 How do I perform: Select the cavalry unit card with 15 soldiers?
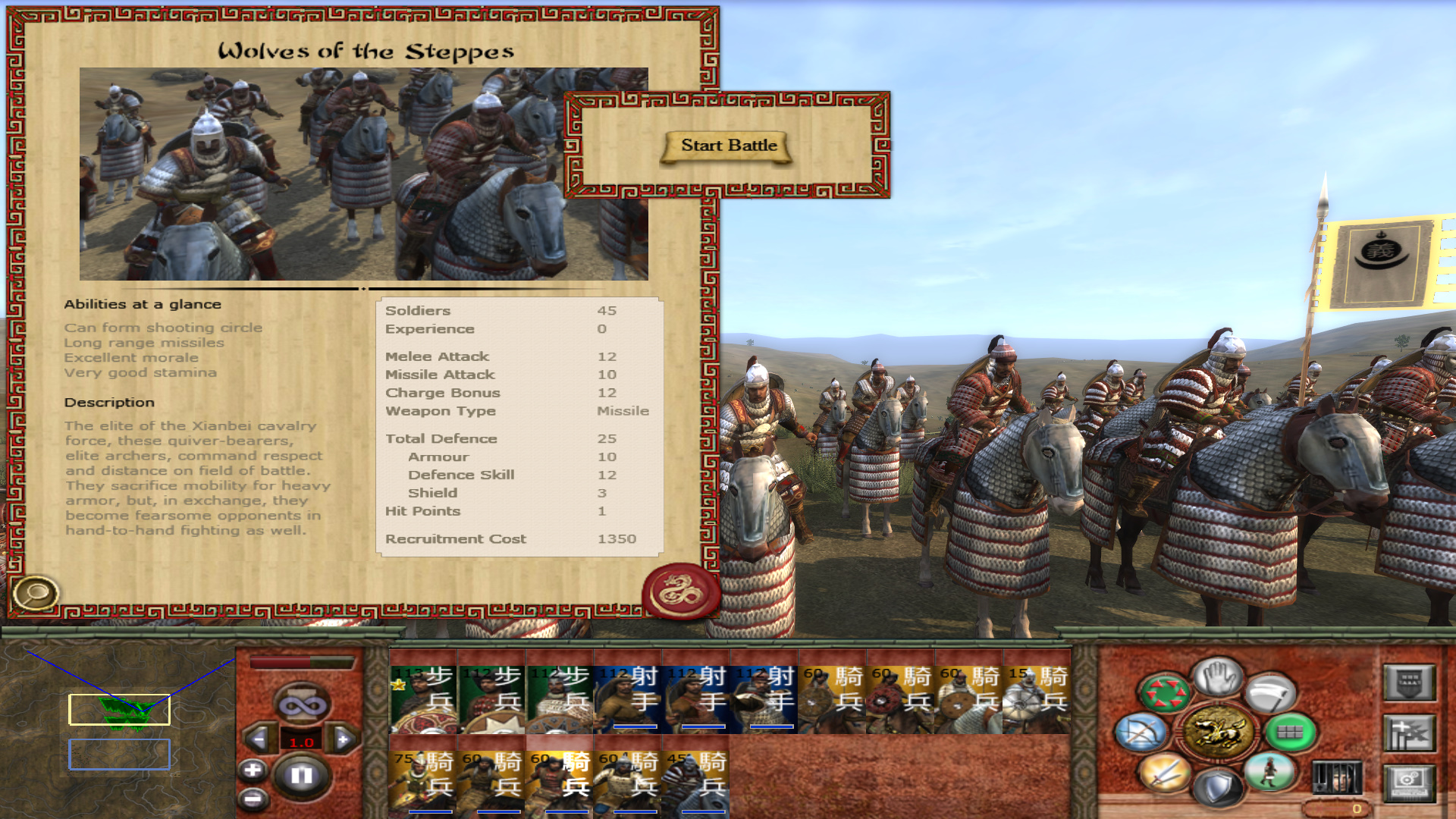coord(1036,698)
